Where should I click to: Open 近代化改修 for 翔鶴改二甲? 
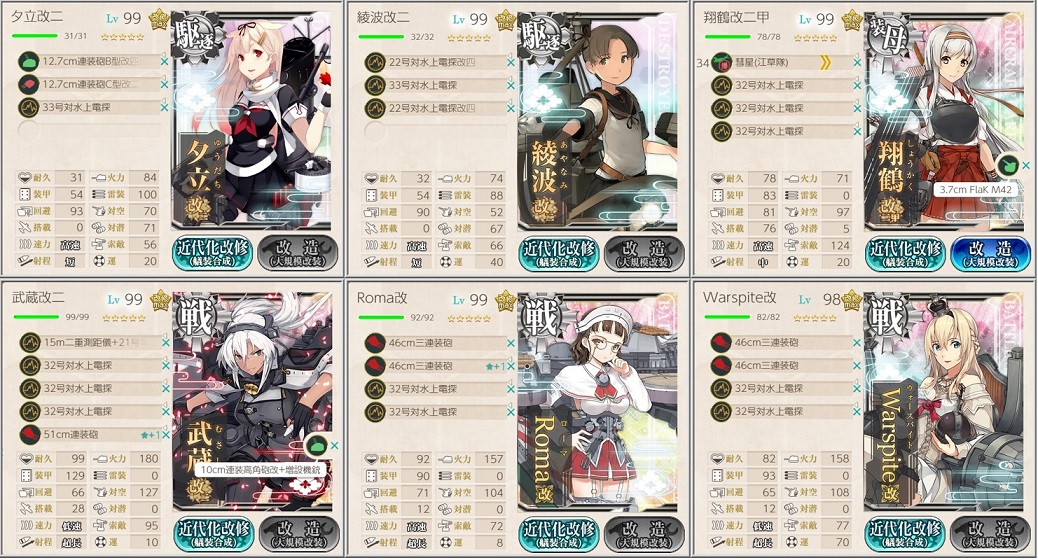(x=903, y=252)
